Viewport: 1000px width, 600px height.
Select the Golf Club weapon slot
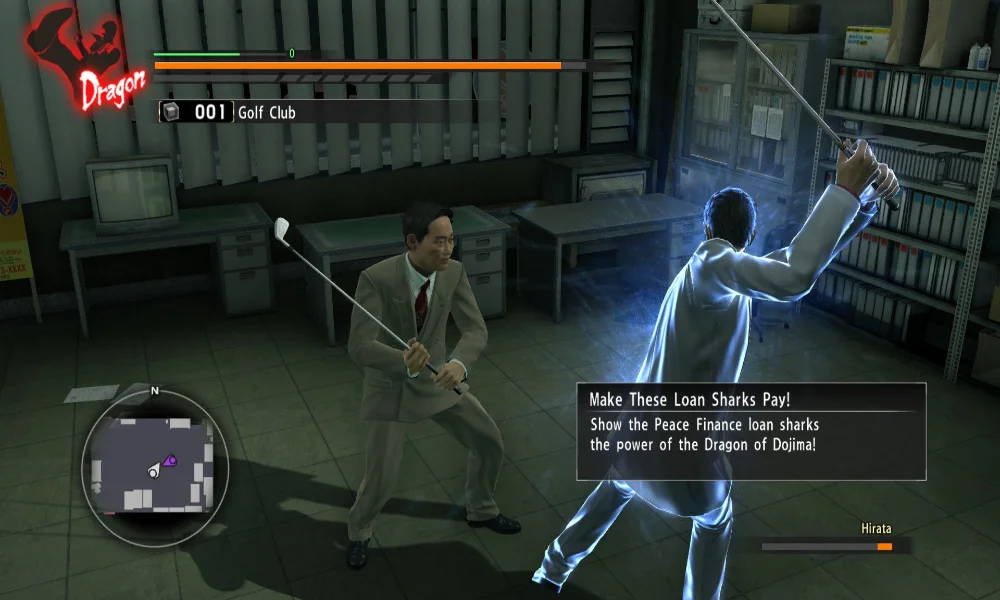[229, 112]
